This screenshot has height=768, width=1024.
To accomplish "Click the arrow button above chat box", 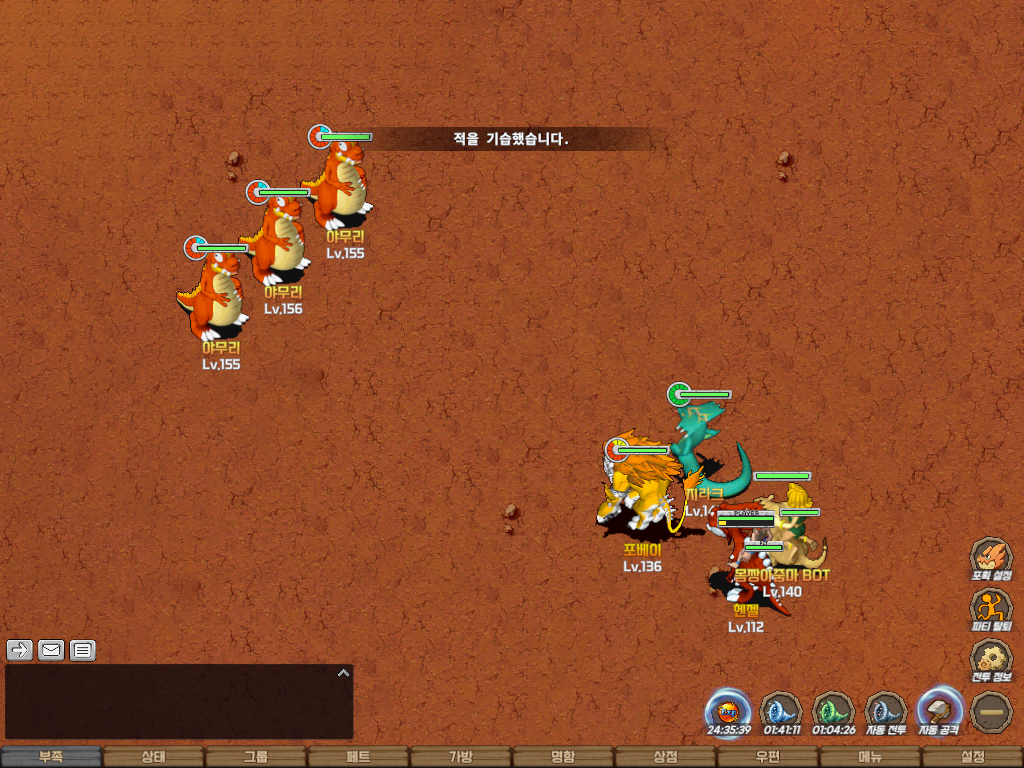I will [x=20, y=650].
